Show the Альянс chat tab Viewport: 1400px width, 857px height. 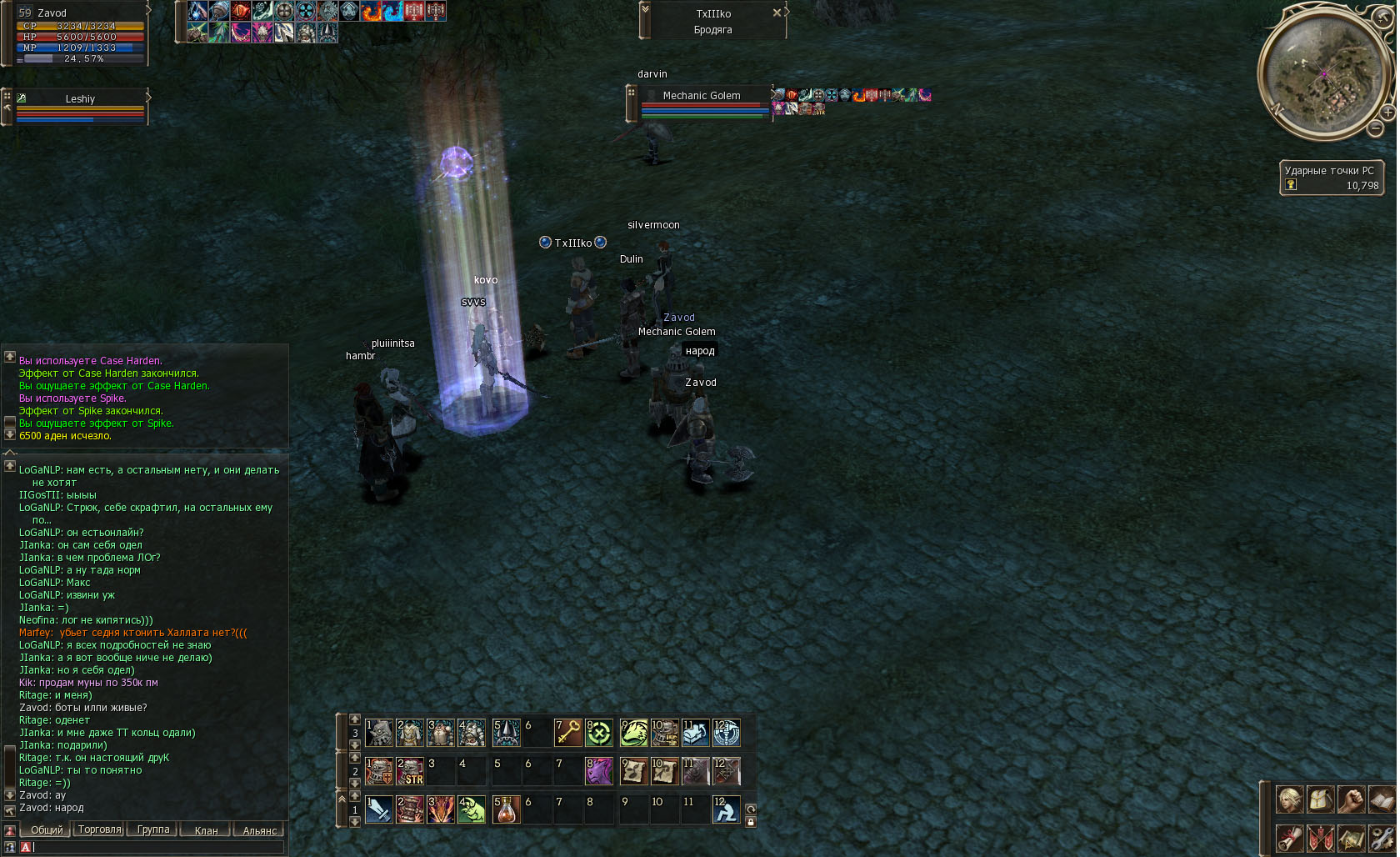(259, 830)
